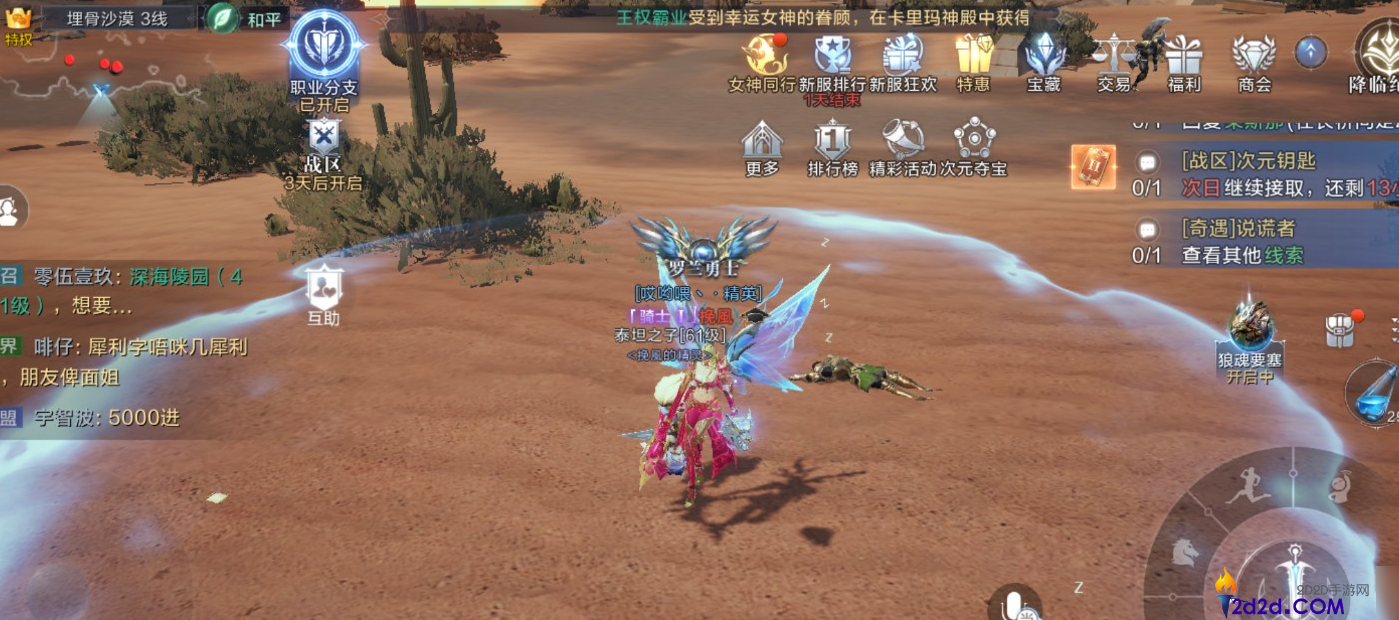1399x620 pixels.
Task: Tap the 战区 crossed swords icon
Action: [x=323, y=139]
